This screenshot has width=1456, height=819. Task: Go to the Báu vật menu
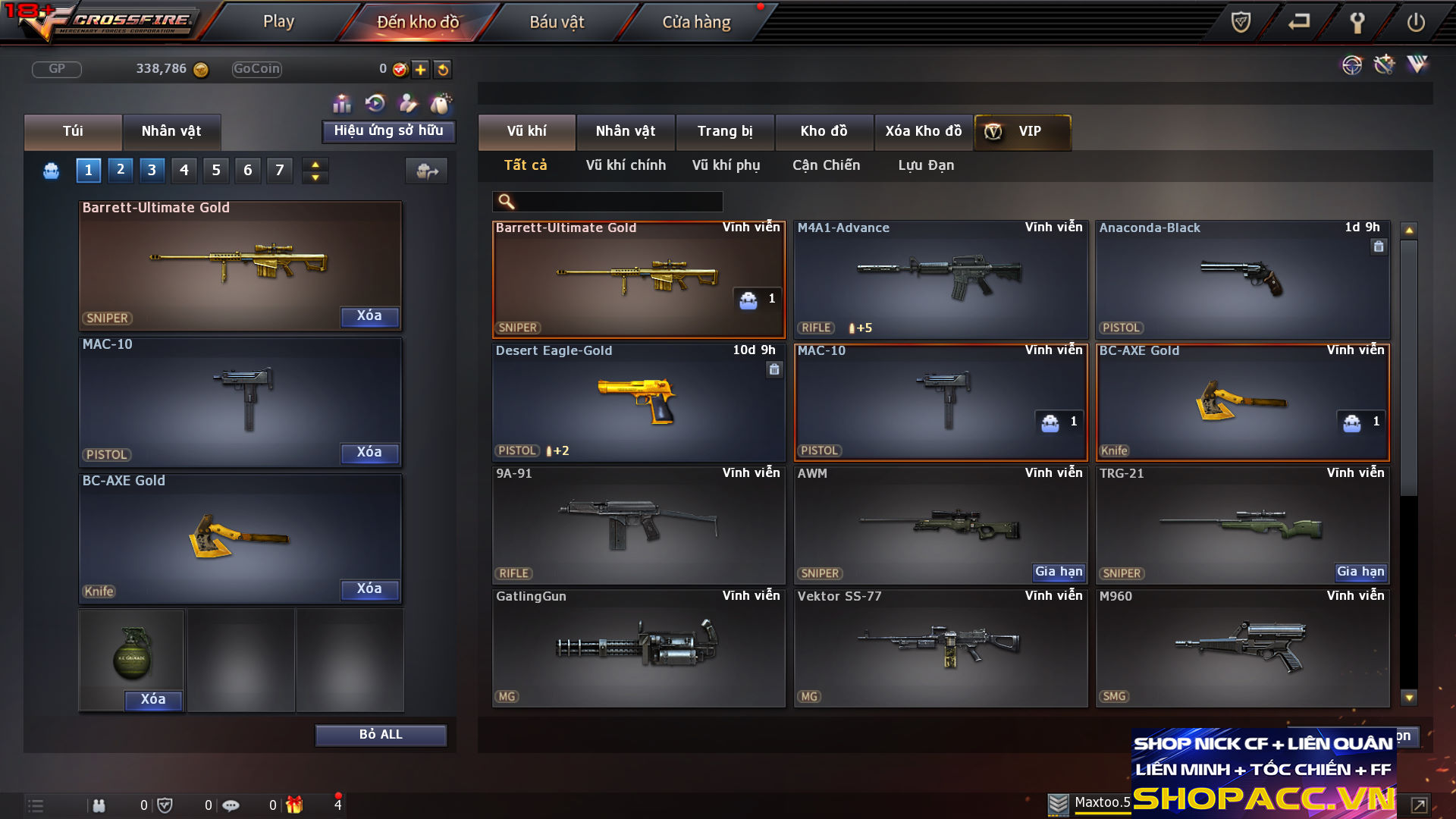click(x=557, y=22)
